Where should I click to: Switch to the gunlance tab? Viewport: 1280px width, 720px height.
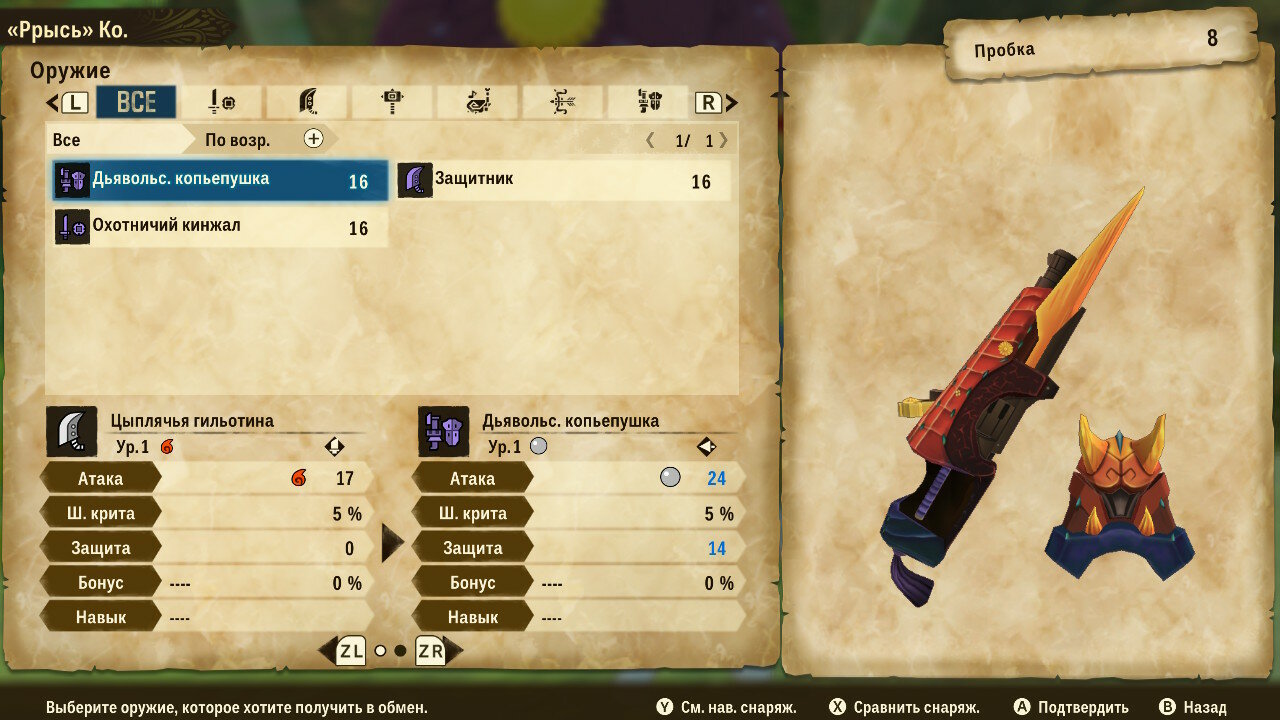tap(648, 102)
